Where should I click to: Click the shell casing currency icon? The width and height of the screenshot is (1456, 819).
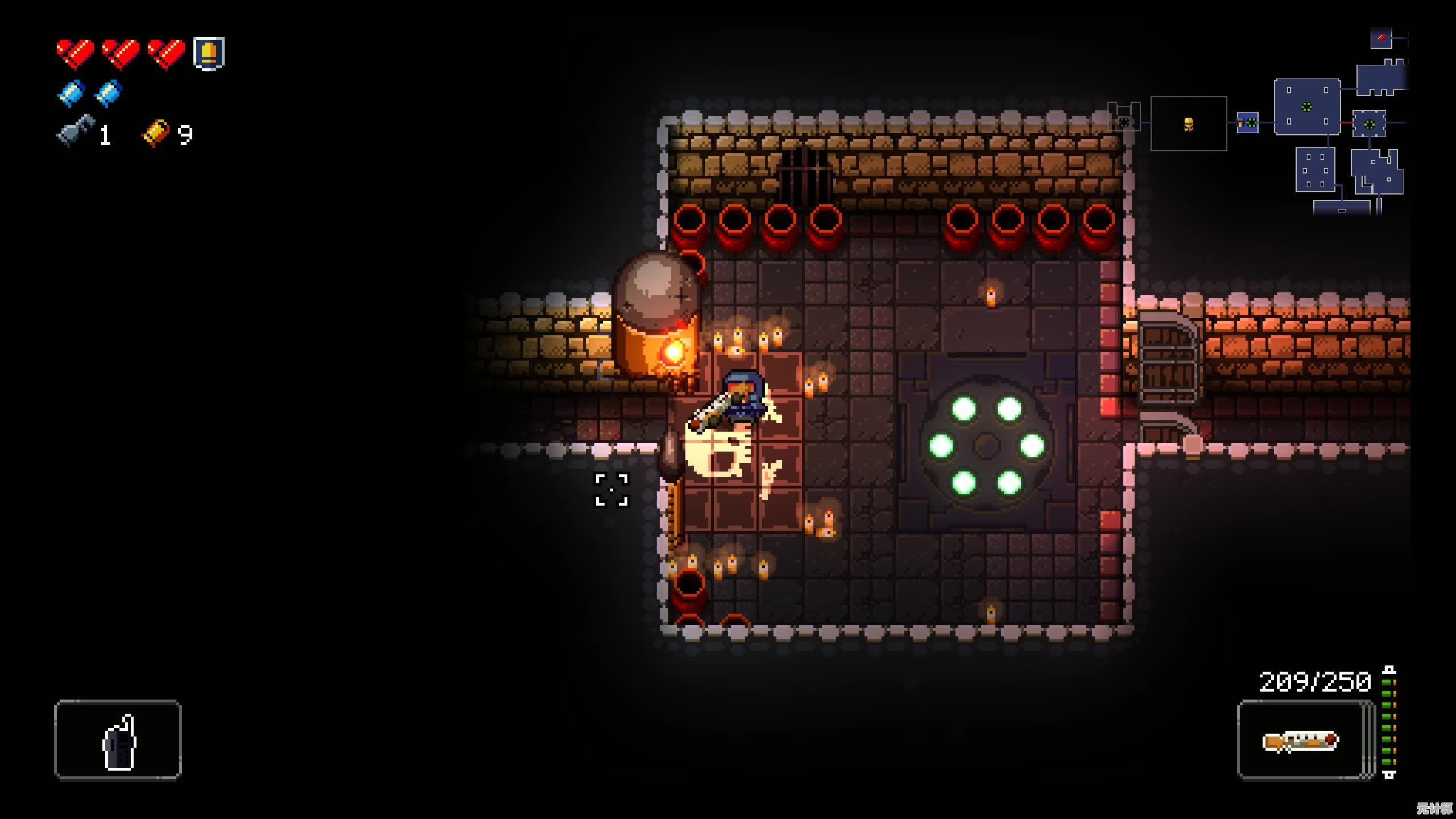(x=156, y=133)
